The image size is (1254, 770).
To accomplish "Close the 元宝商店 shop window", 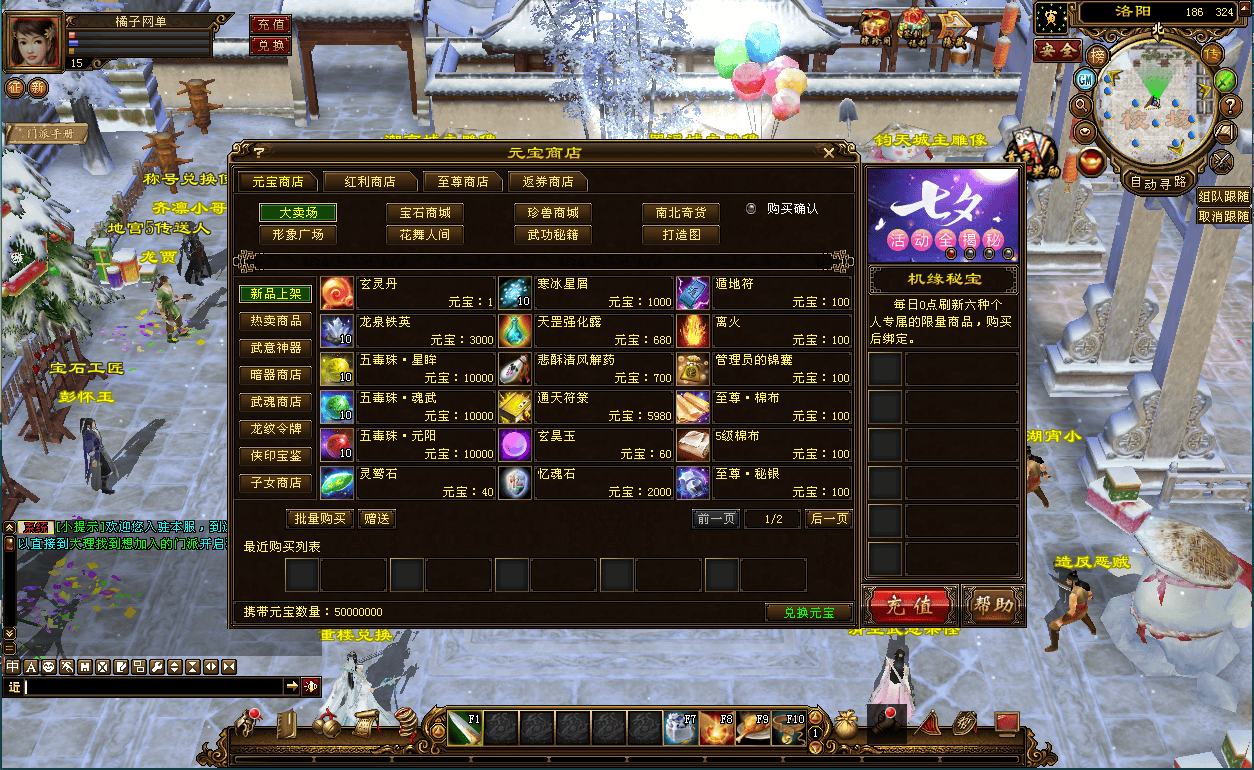I will coord(828,153).
